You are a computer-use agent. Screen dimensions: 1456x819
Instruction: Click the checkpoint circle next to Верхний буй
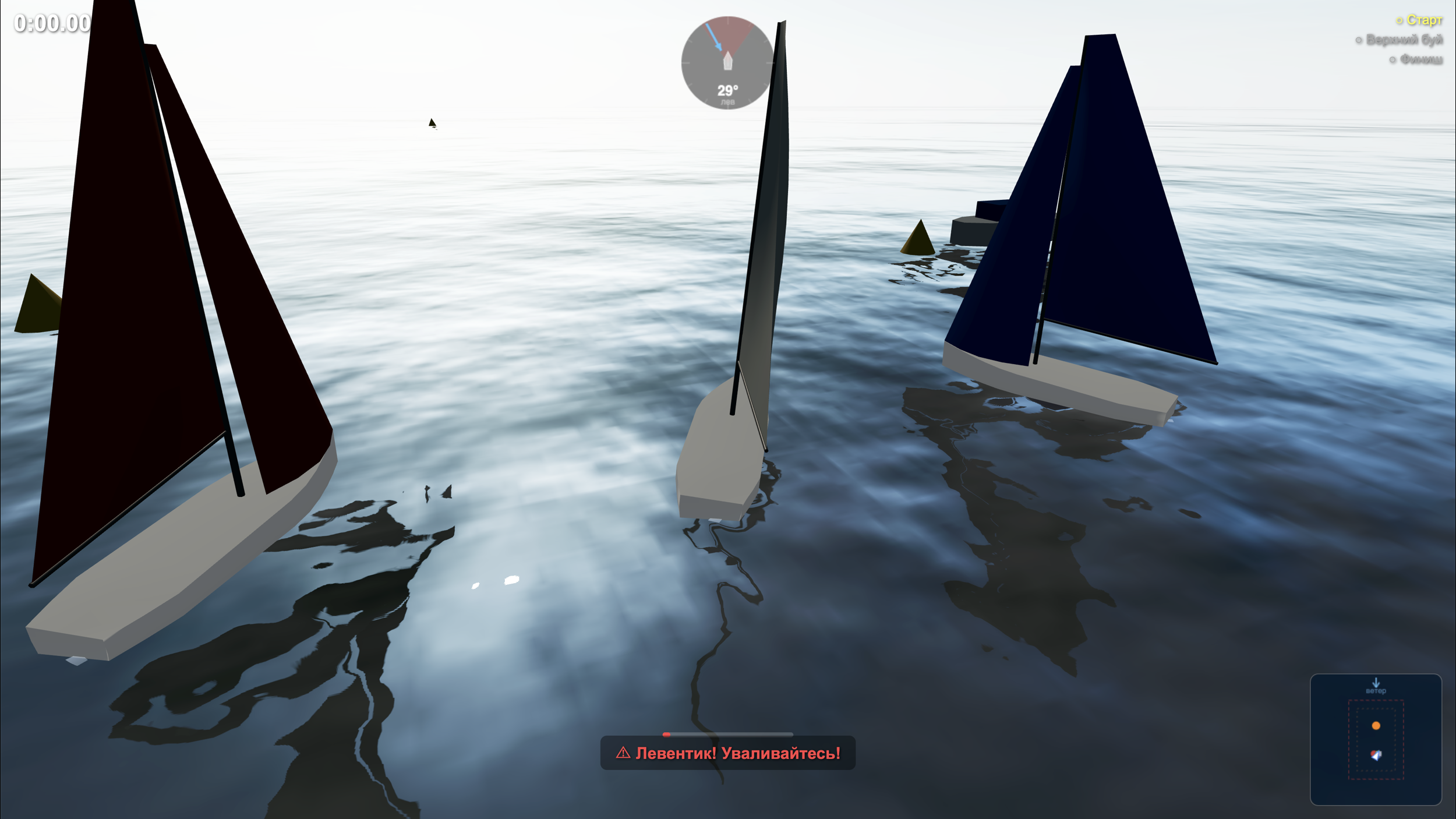coord(1359,40)
